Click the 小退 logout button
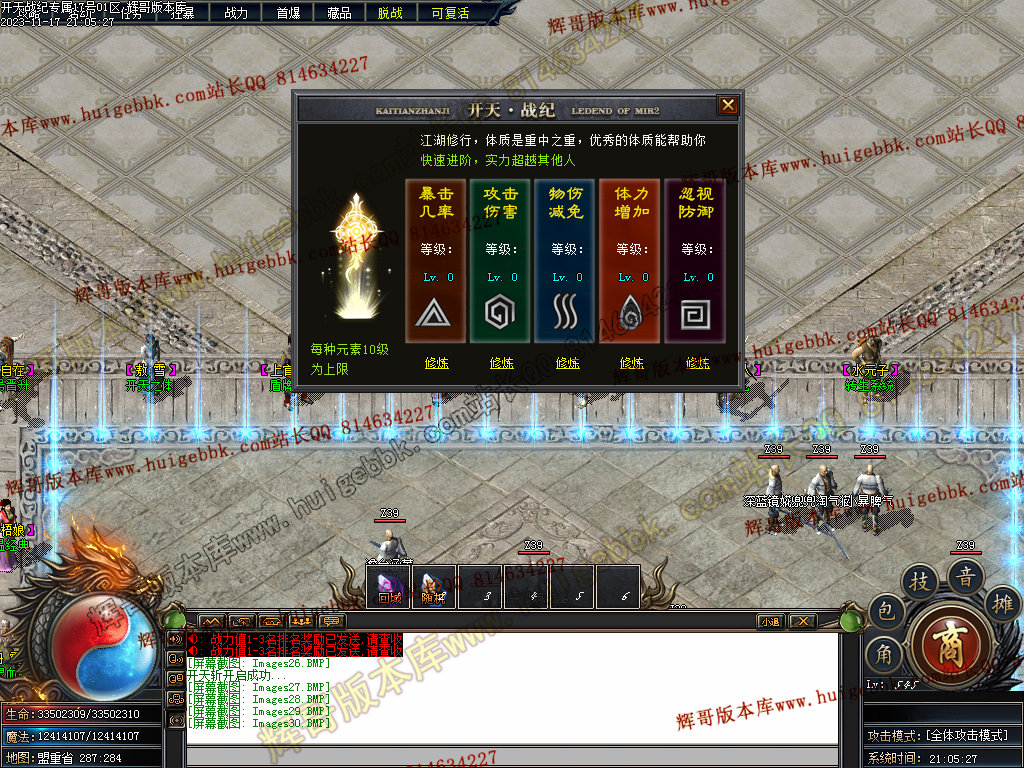 tap(770, 622)
